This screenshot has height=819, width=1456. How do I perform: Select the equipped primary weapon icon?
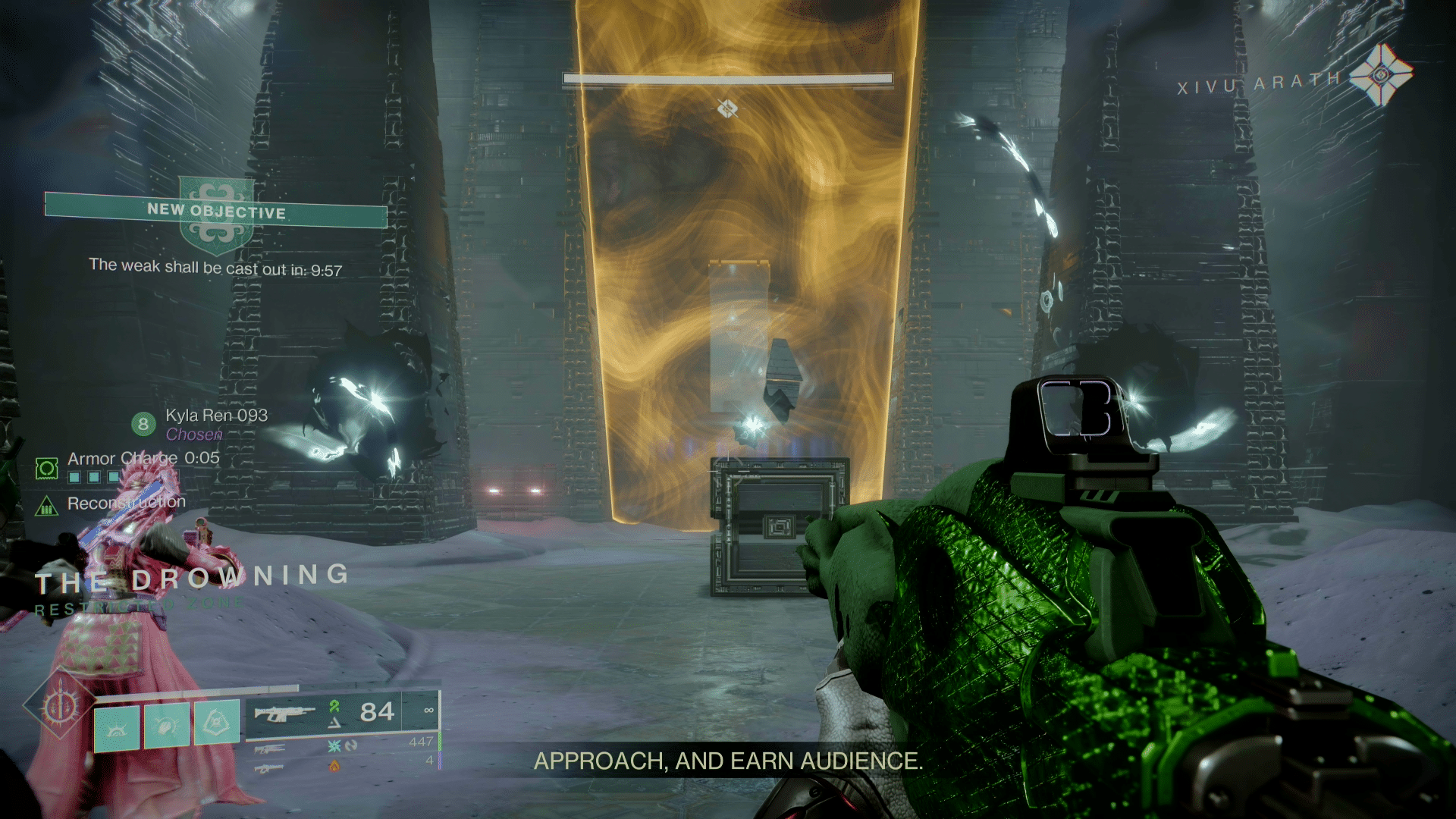(x=284, y=714)
